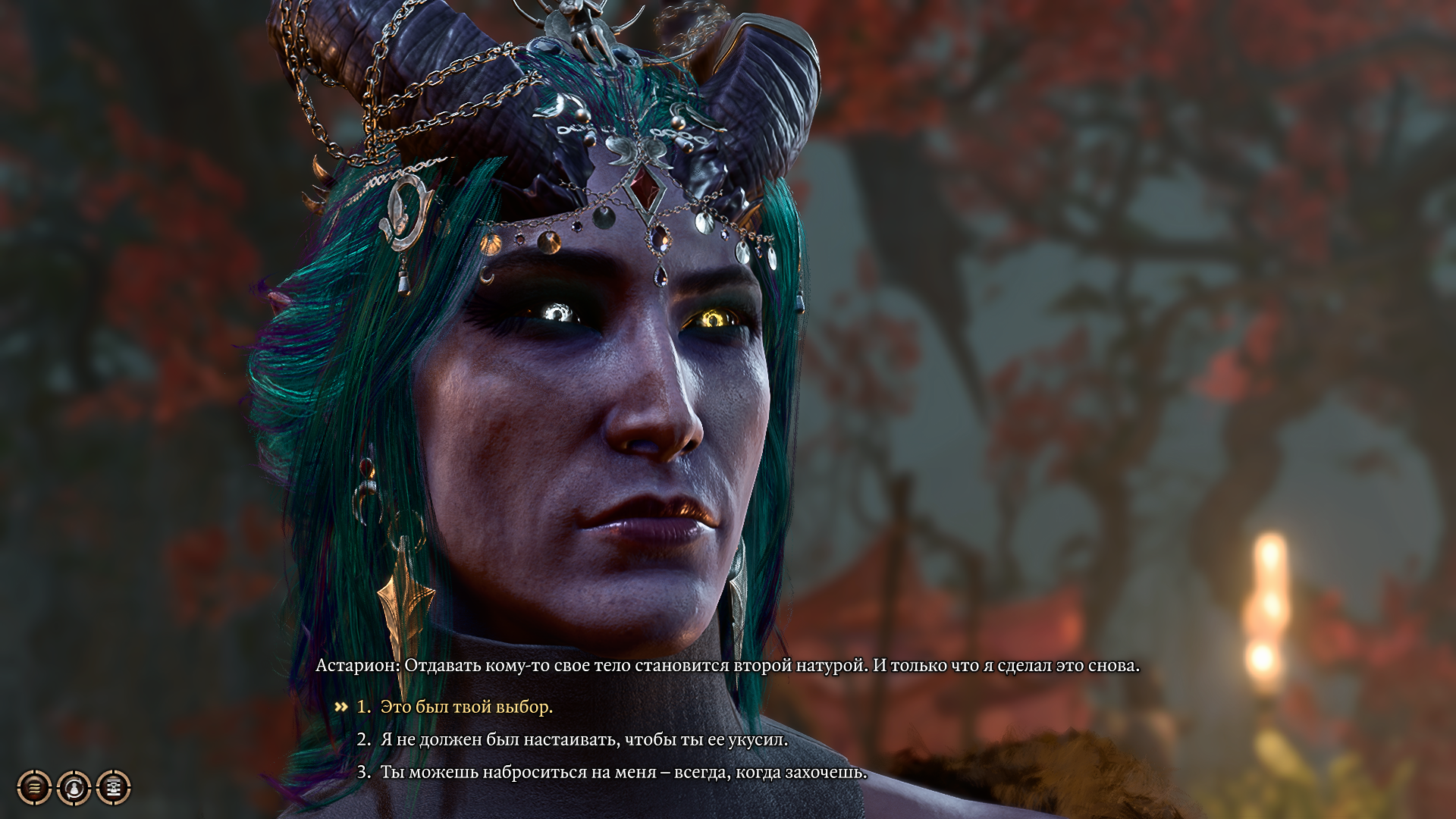Pick reply "Ты можешь наброситься на меня"
The height and width of the screenshot is (819, 1456).
pos(623,772)
